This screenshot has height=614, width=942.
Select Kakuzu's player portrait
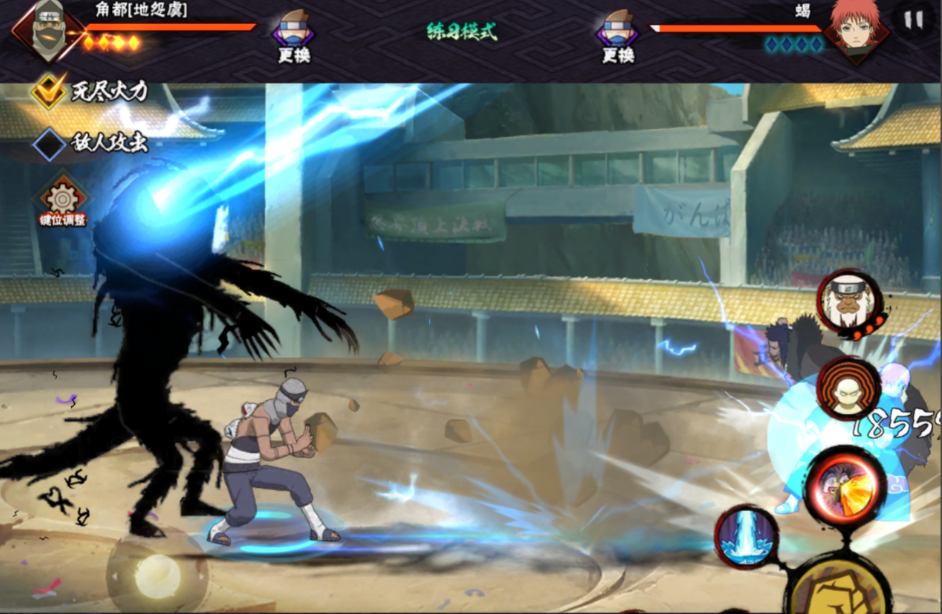coord(44,30)
